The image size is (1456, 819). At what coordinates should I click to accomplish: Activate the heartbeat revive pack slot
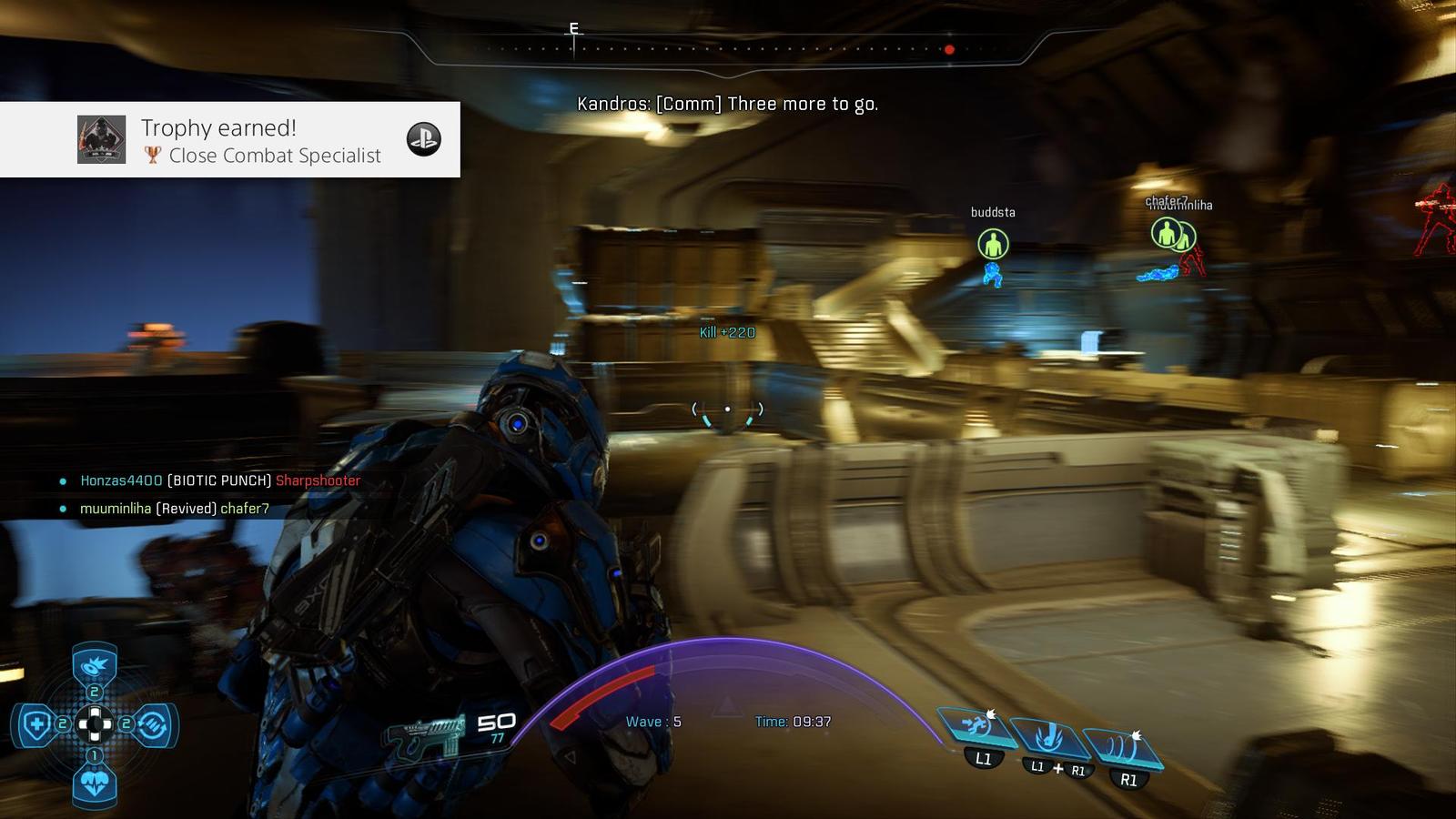pyautogui.click(x=94, y=782)
